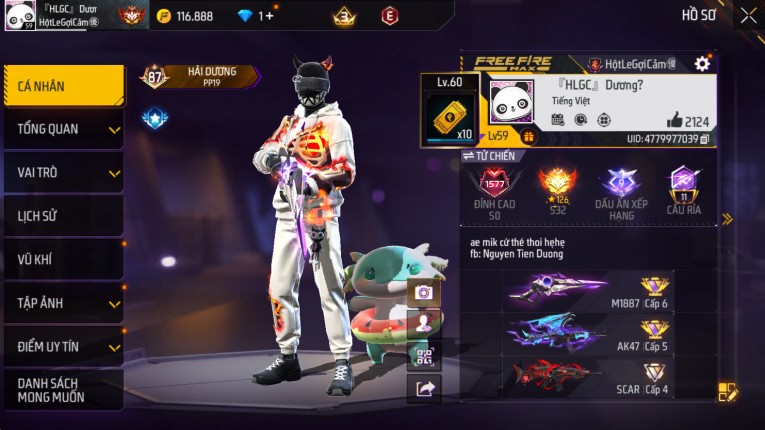
Task: Open the Tập Ảnh section
Action: click(64, 302)
